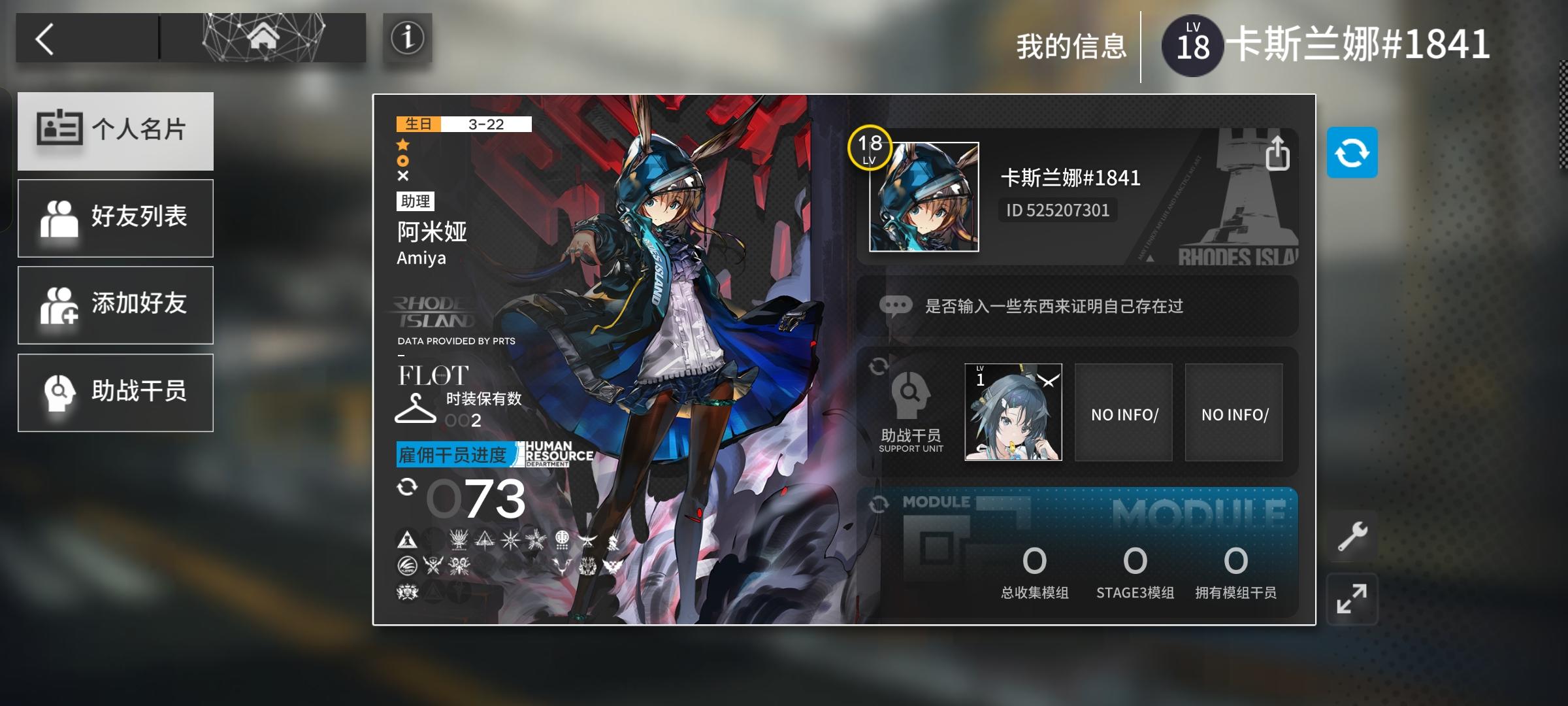Open 添加好友 to add friends
Image resolution: width=1568 pixels, height=706 pixels.
[x=116, y=305]
